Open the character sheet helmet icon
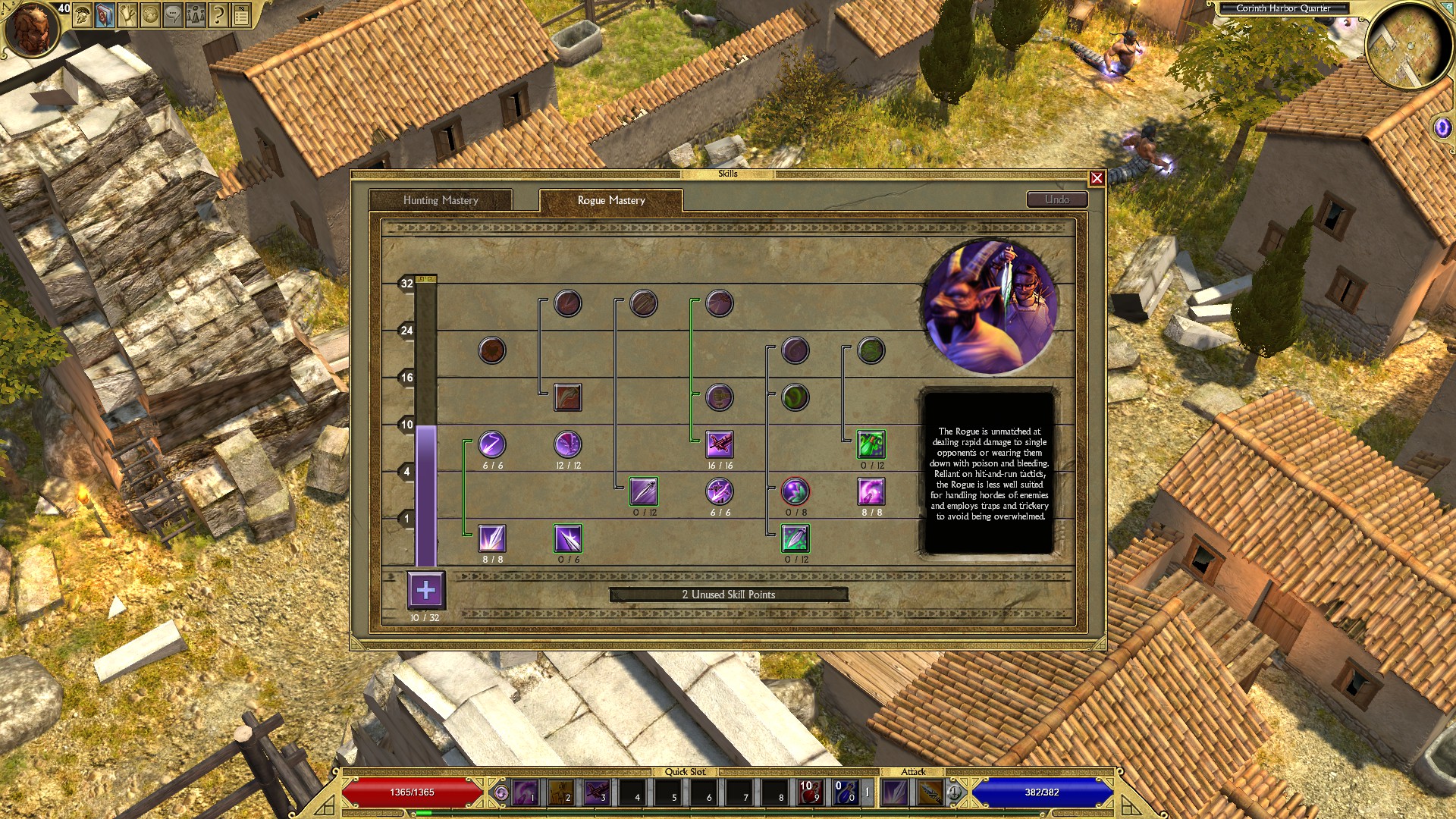Image resolution: width=1456 pixels, height=819 pixels. 82,15
